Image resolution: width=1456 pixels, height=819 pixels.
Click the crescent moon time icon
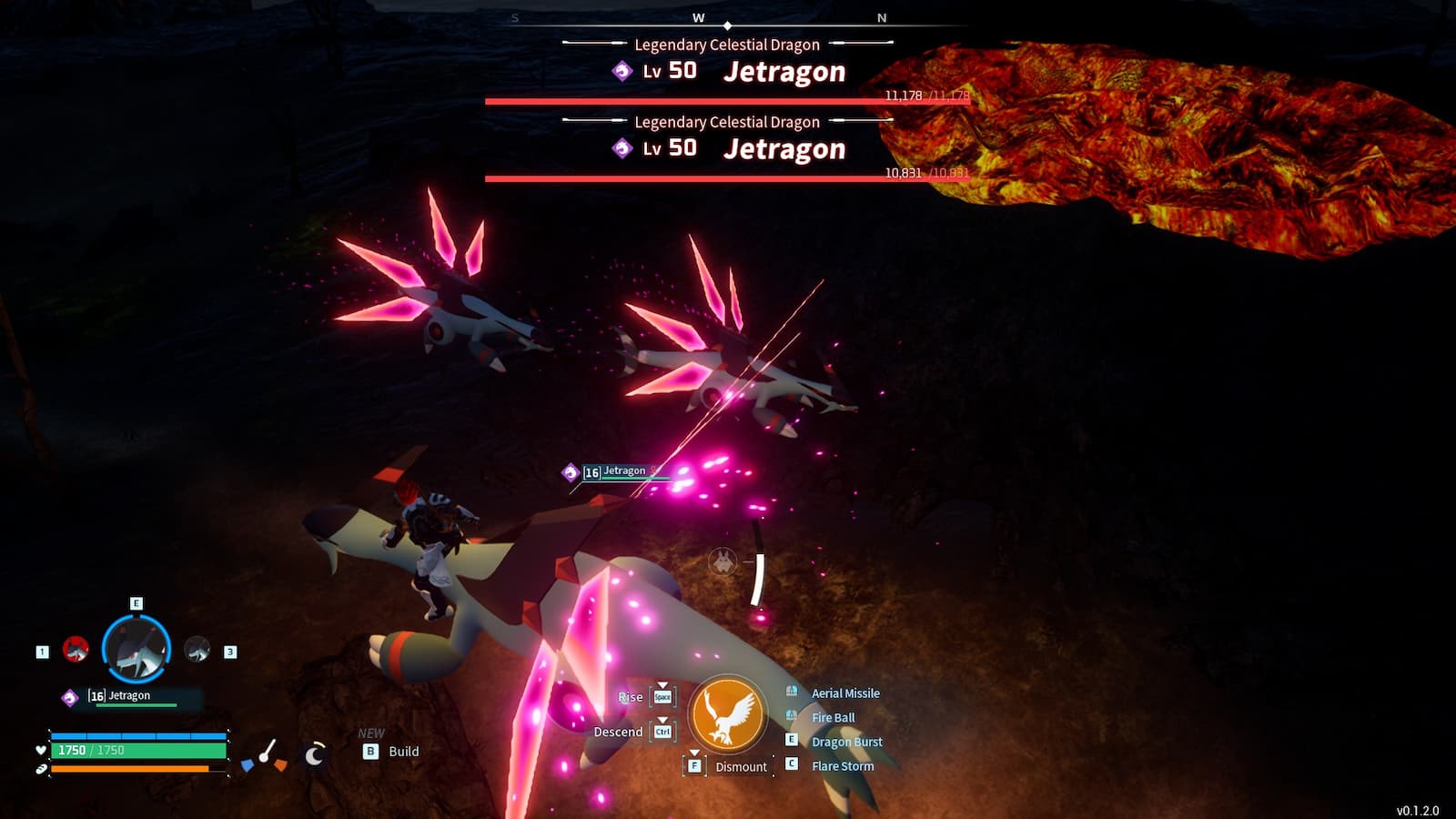[x=315, y=754]
